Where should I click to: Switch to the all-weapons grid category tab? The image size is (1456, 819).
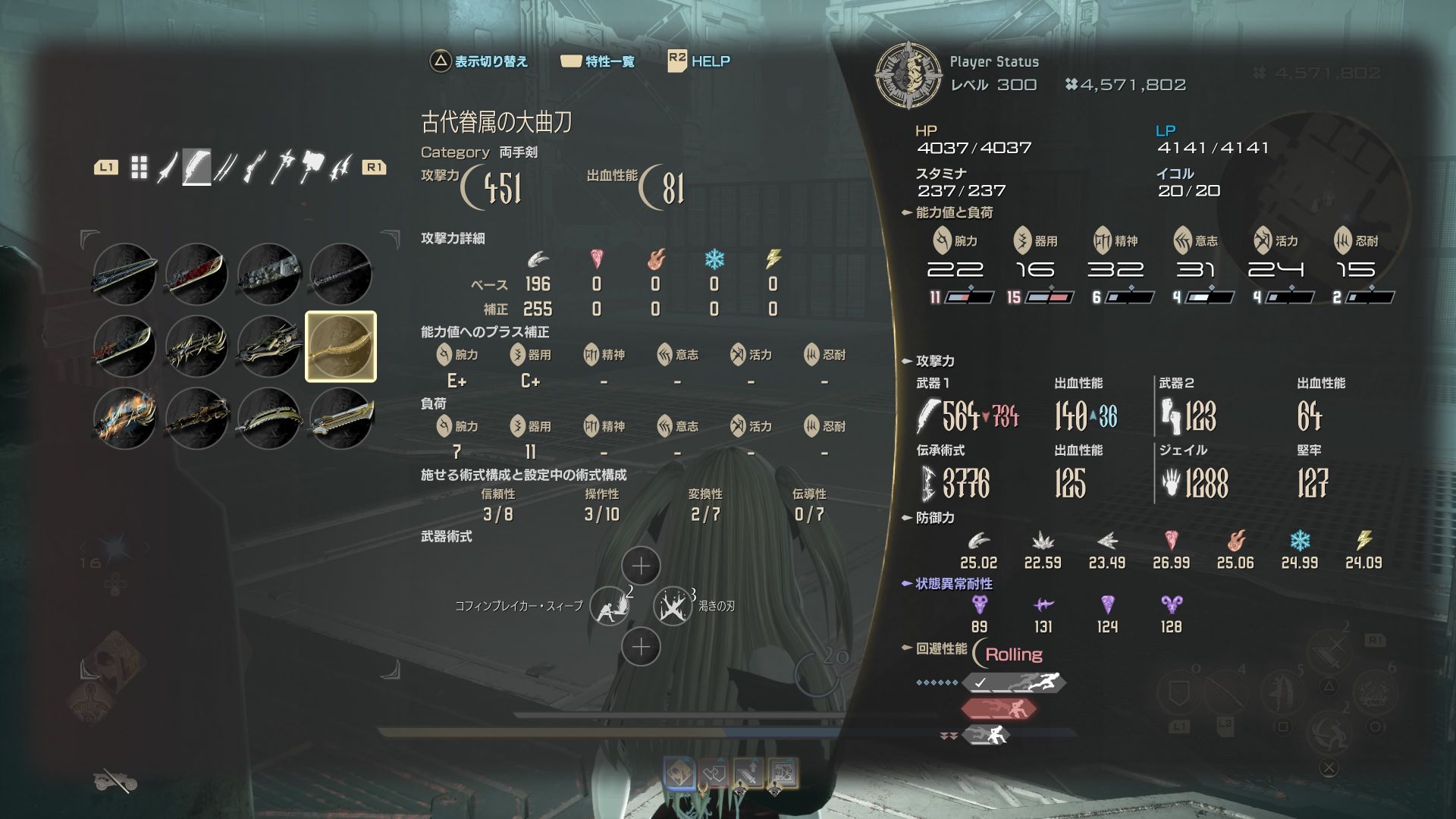139,167
